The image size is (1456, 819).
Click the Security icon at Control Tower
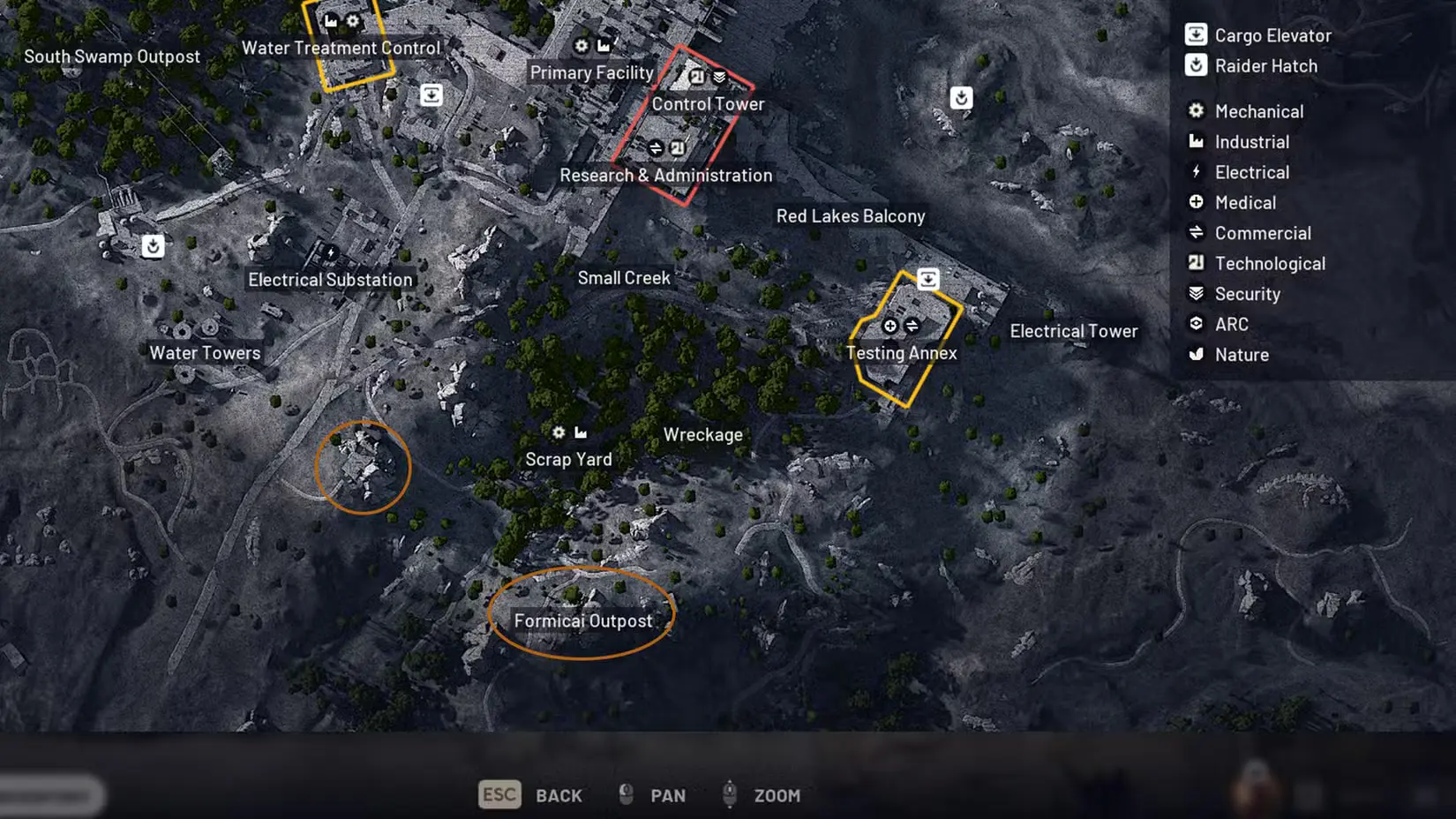[719, 77]
